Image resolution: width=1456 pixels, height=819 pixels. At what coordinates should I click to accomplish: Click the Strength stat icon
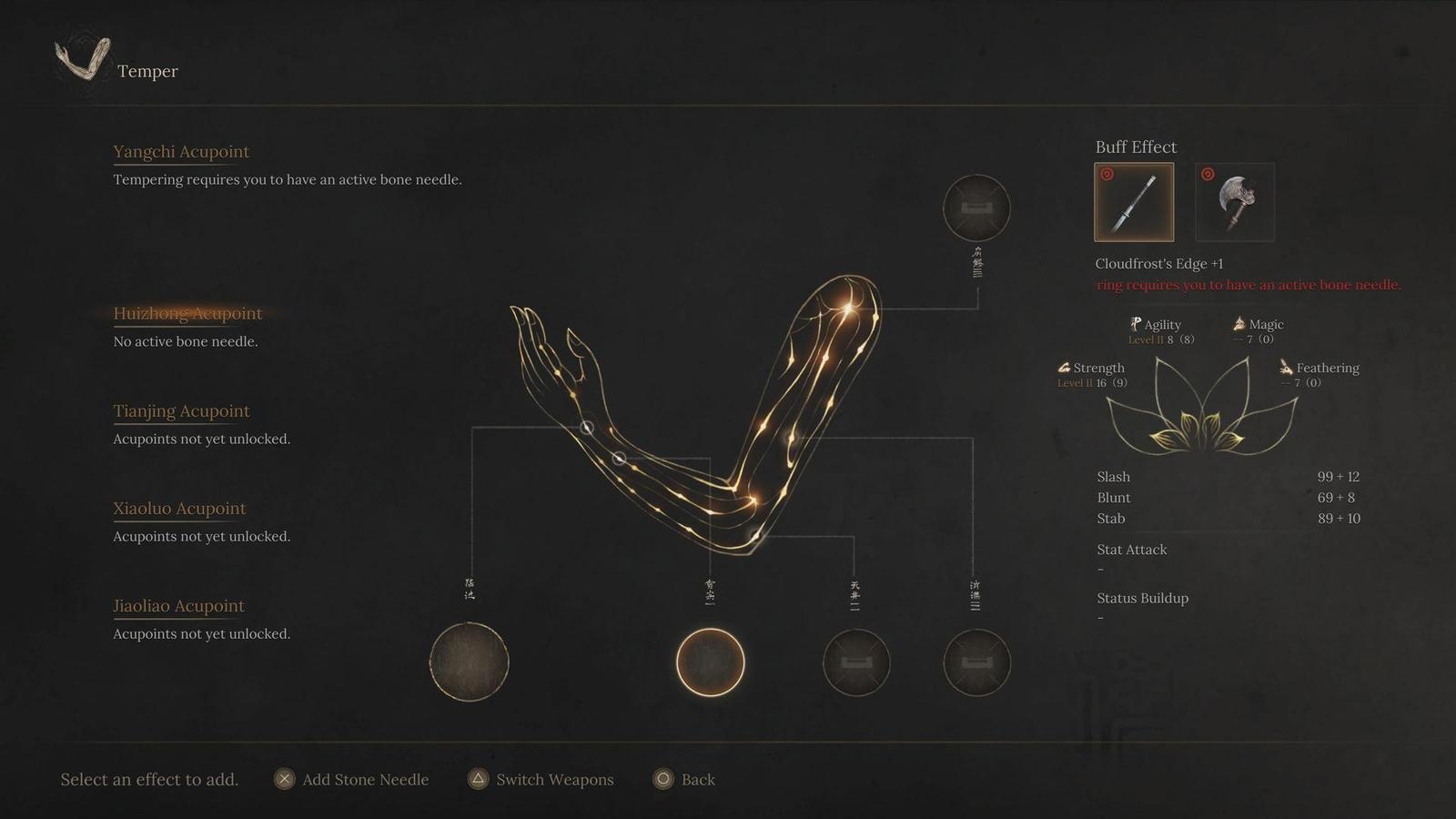[x=1065, y=368]
